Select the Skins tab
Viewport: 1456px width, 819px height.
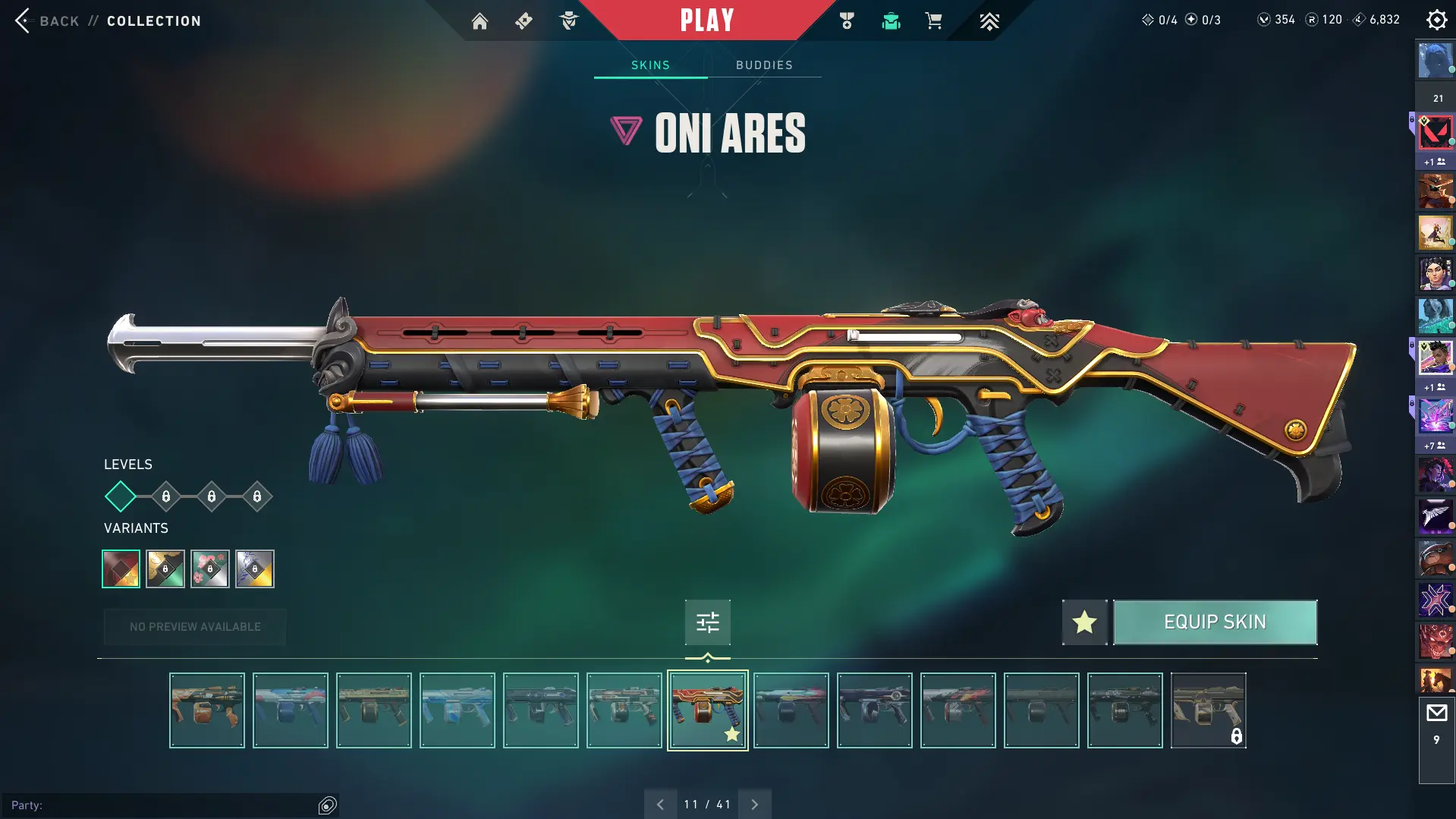pyautogui.click(x=650, y=65)
